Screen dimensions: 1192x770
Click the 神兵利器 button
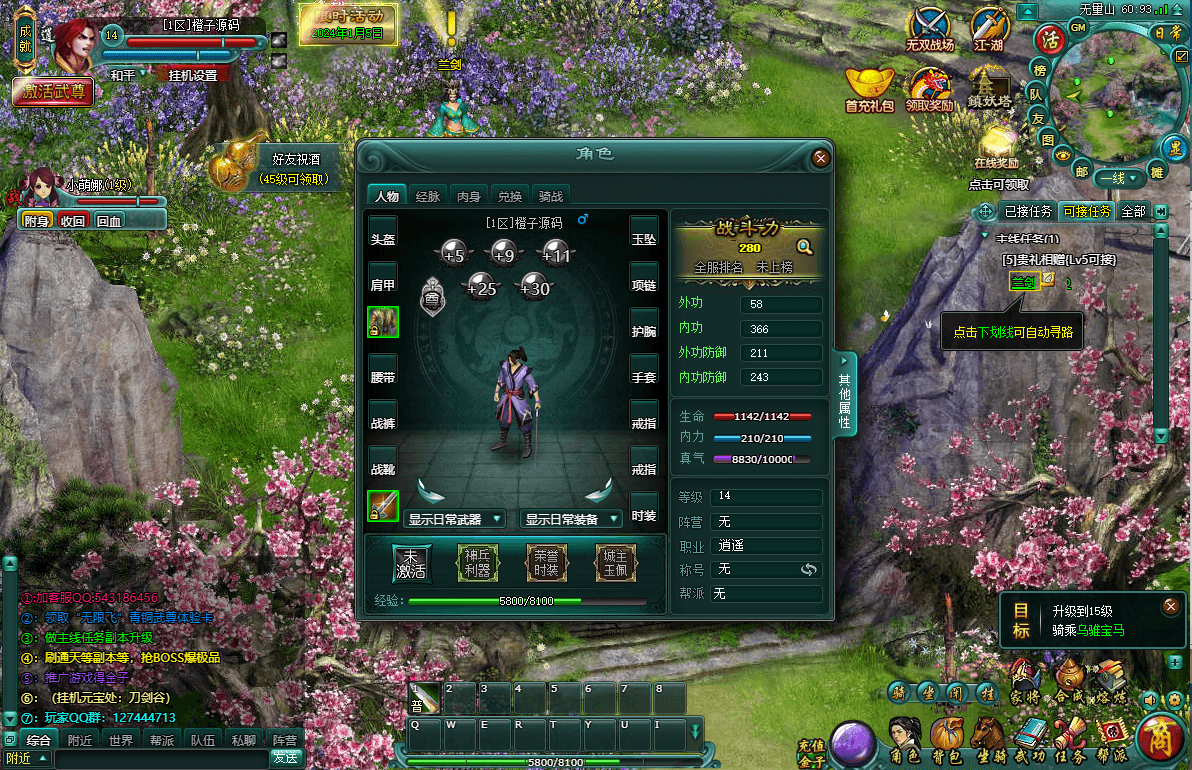point(478,563)
